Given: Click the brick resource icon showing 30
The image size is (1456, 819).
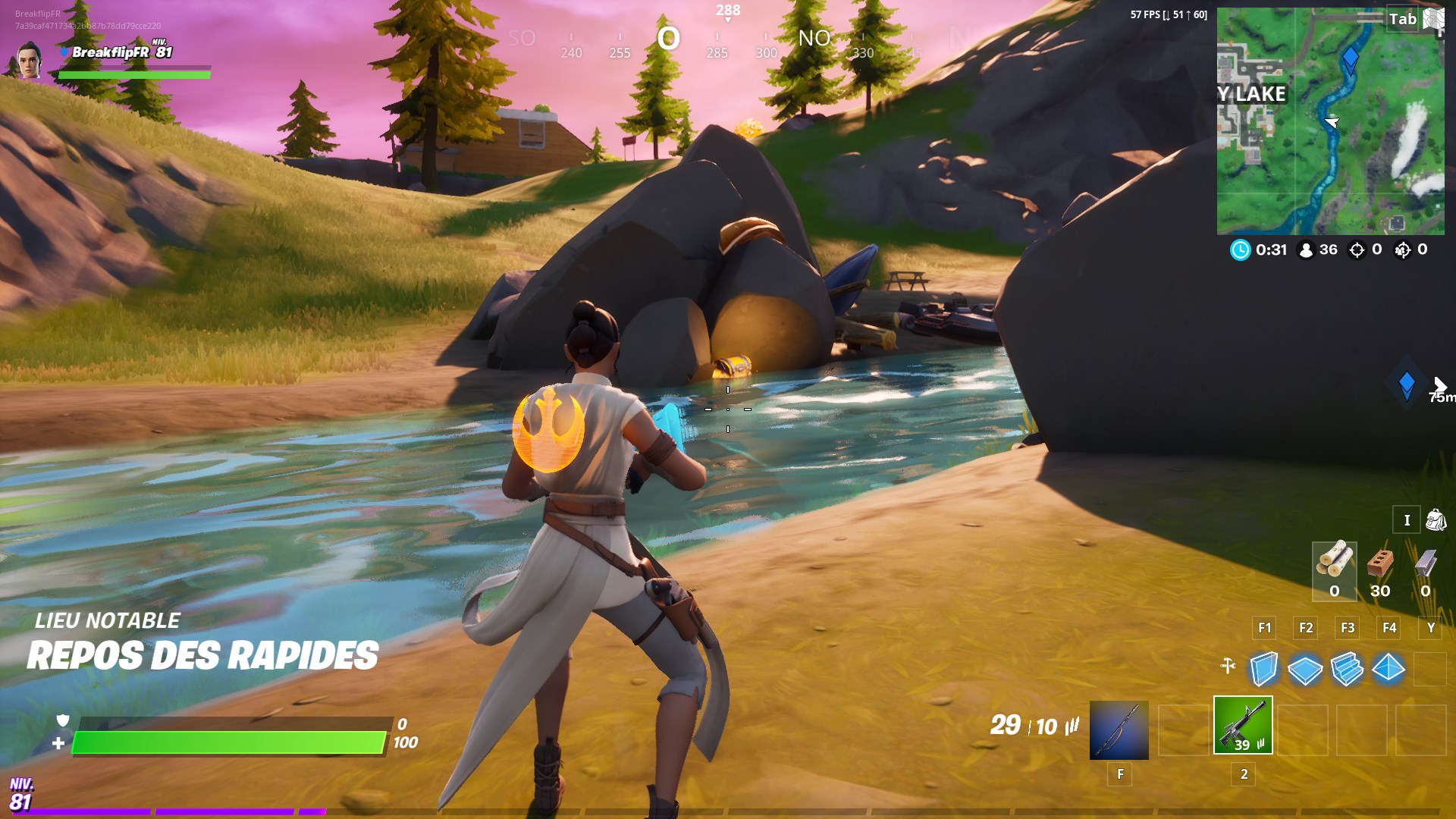Looking at the screenshot, I should click(1380, 565).
